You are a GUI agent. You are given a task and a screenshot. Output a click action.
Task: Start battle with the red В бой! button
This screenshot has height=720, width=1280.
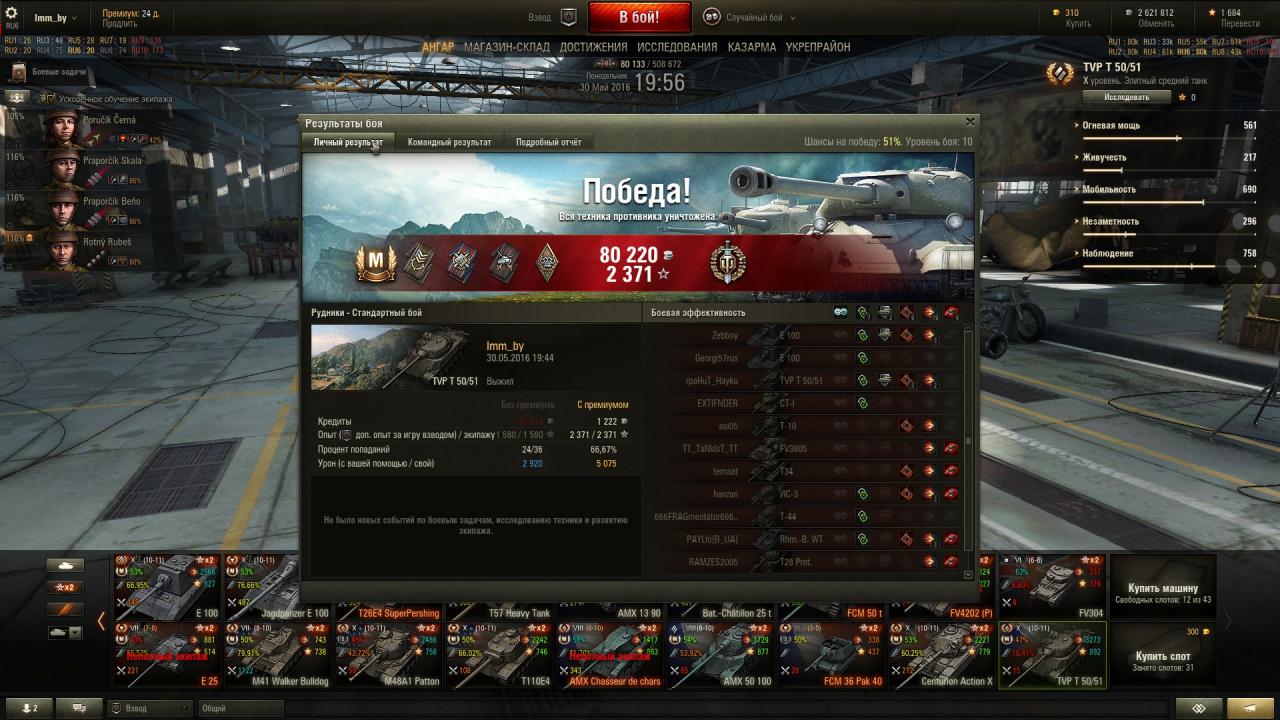coord(639,17)
